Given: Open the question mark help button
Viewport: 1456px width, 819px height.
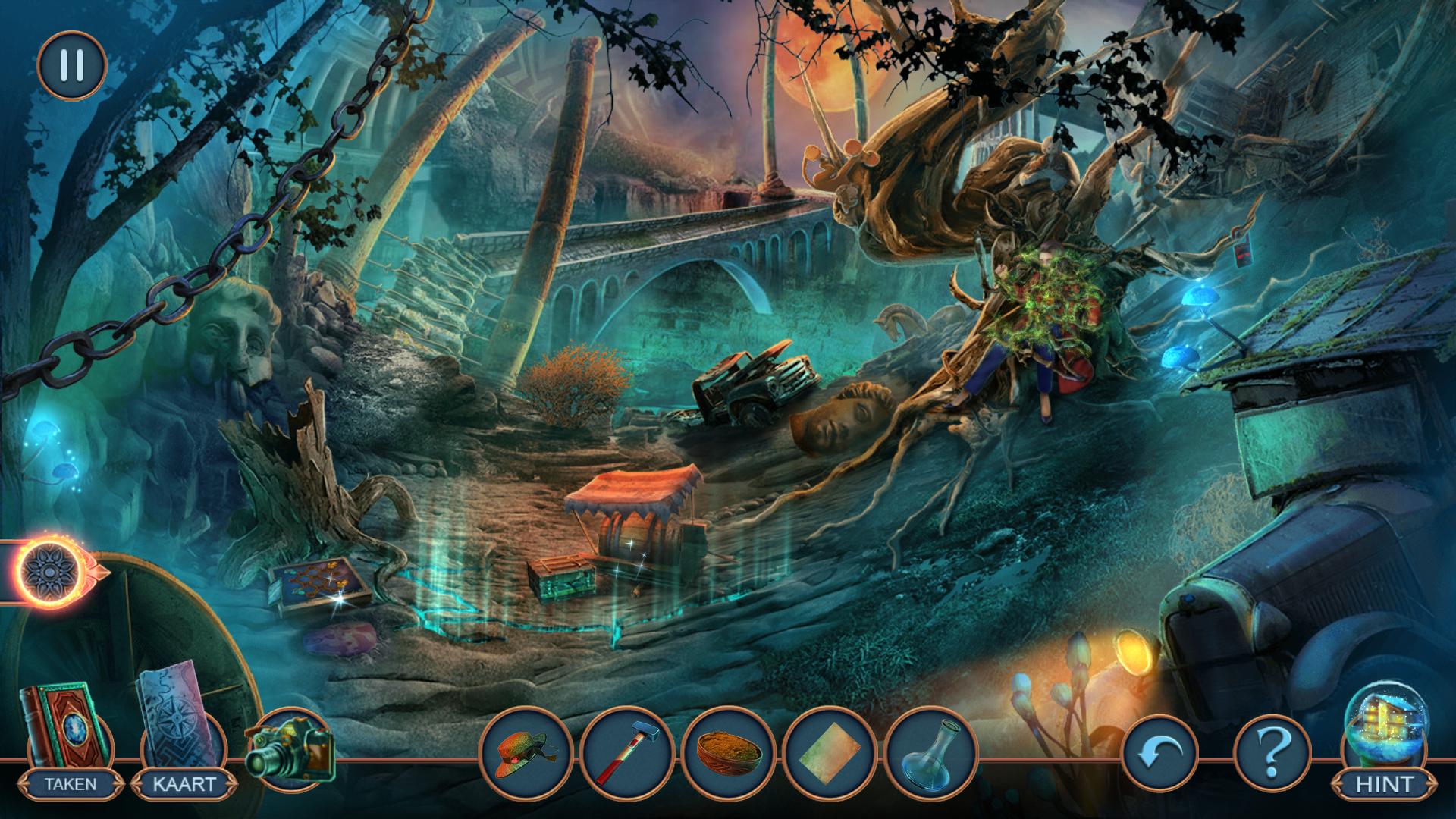Looking at the screenshot, I should click(1273, 754).
